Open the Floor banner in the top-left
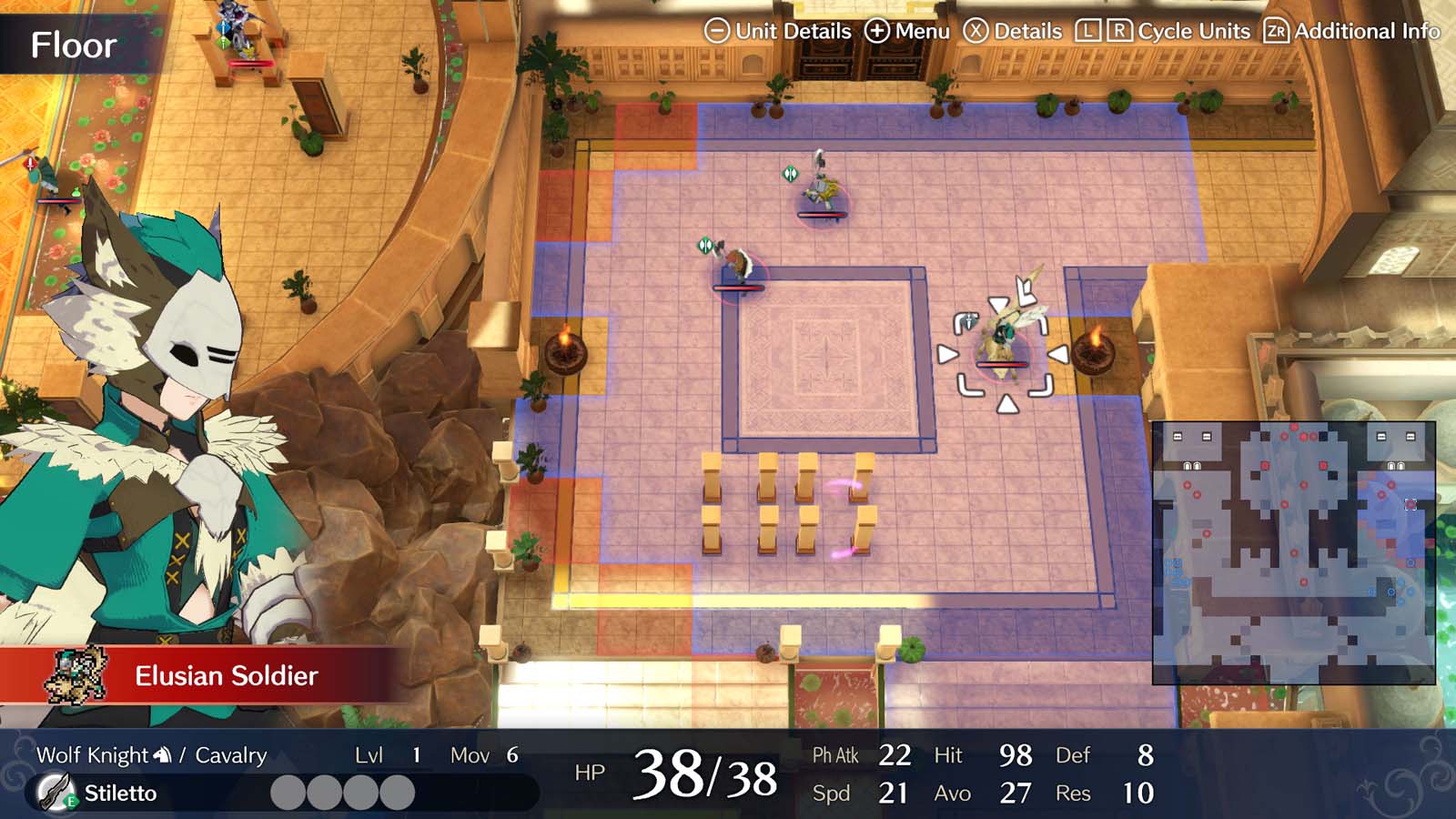 coord(73,42)
